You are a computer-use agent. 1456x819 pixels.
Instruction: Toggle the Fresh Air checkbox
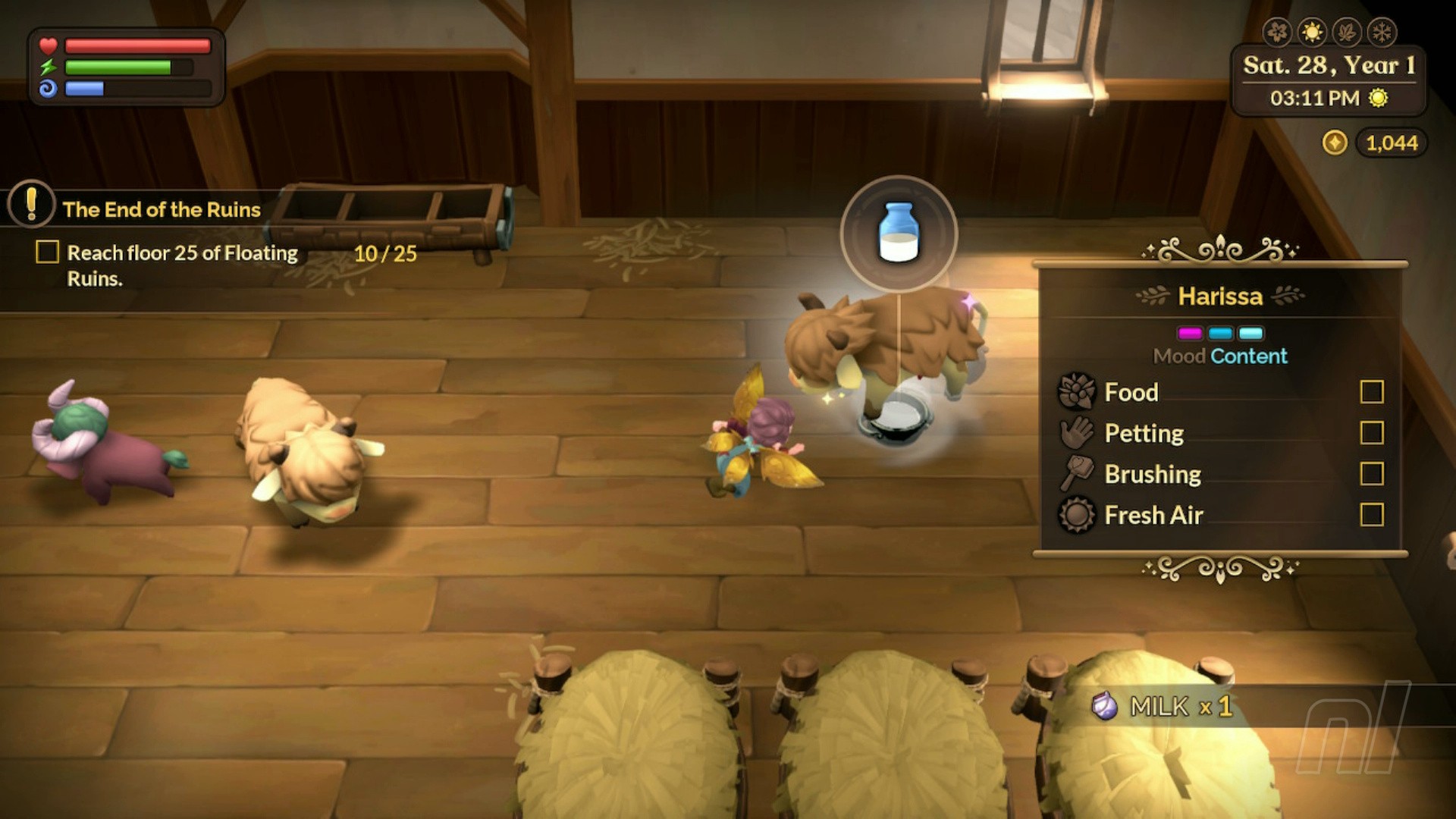pos(1371,515)
